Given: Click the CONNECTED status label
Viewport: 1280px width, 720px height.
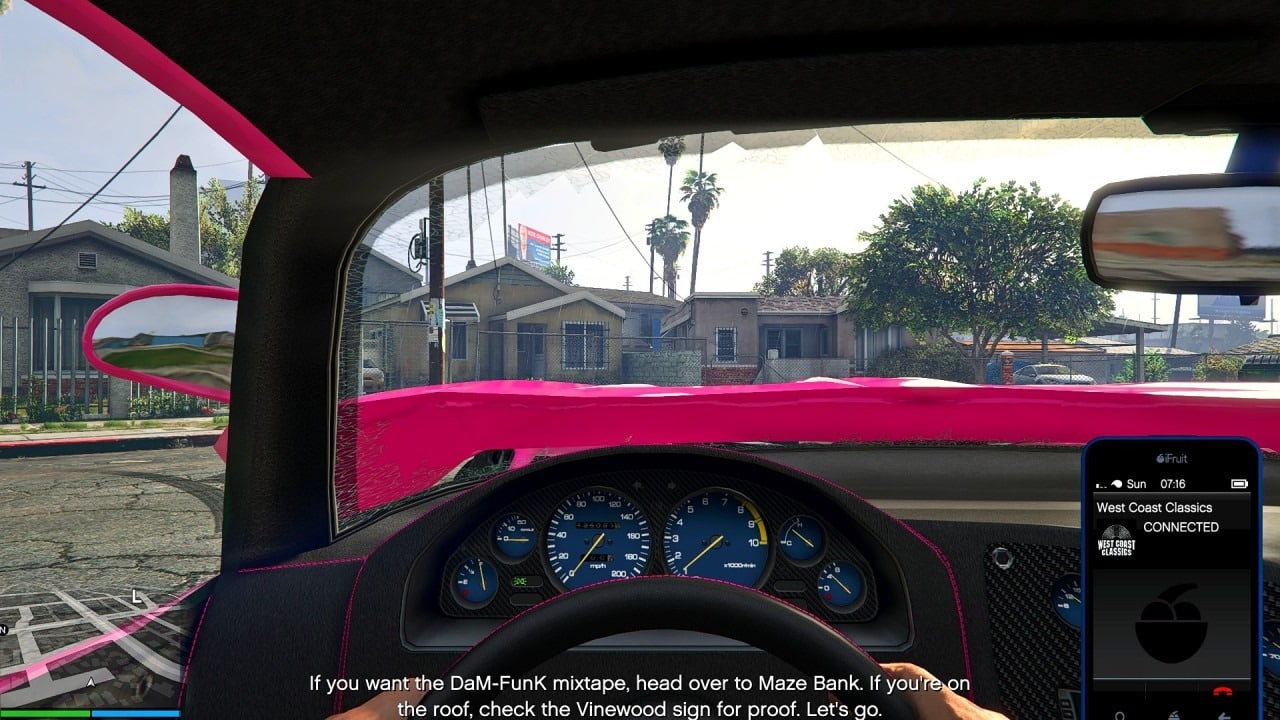Looking at the screenshot, I should (x=1181, y=527).
